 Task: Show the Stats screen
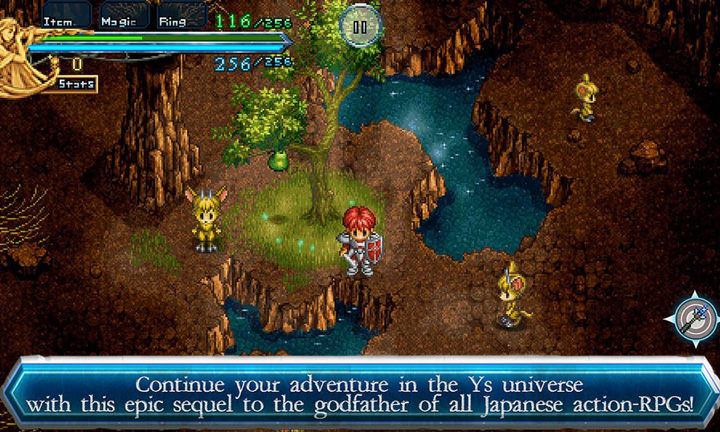click(x=75, y=84)
